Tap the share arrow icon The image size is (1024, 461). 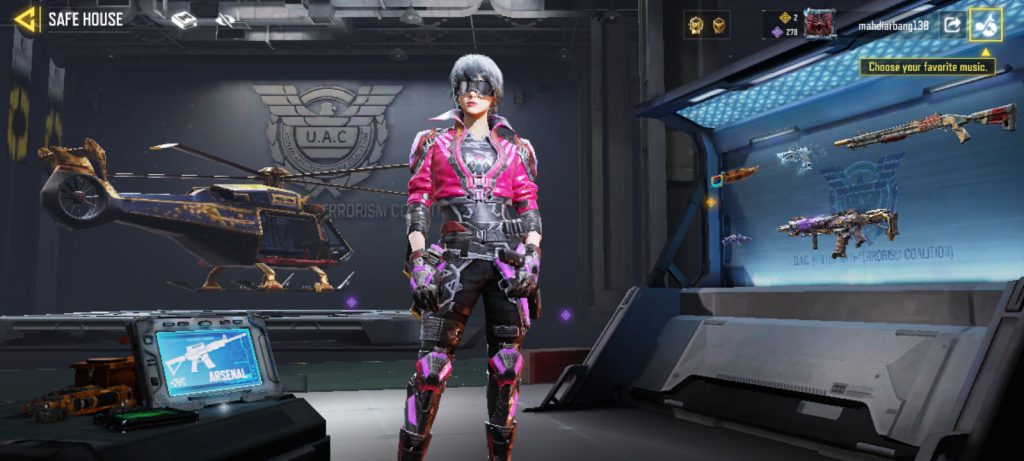[x=951, y=24]
